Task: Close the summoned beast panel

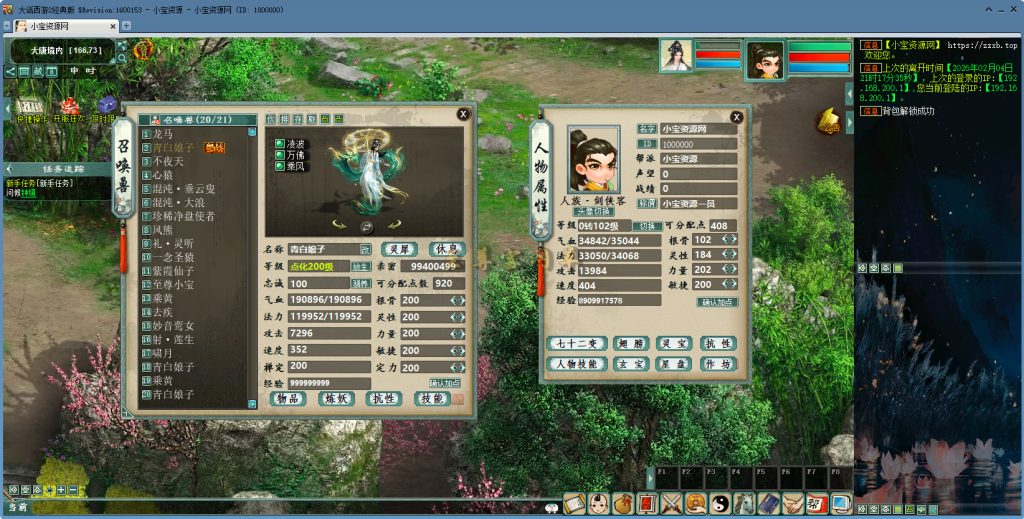Action: pyautogui.click(x=463, y=114)
